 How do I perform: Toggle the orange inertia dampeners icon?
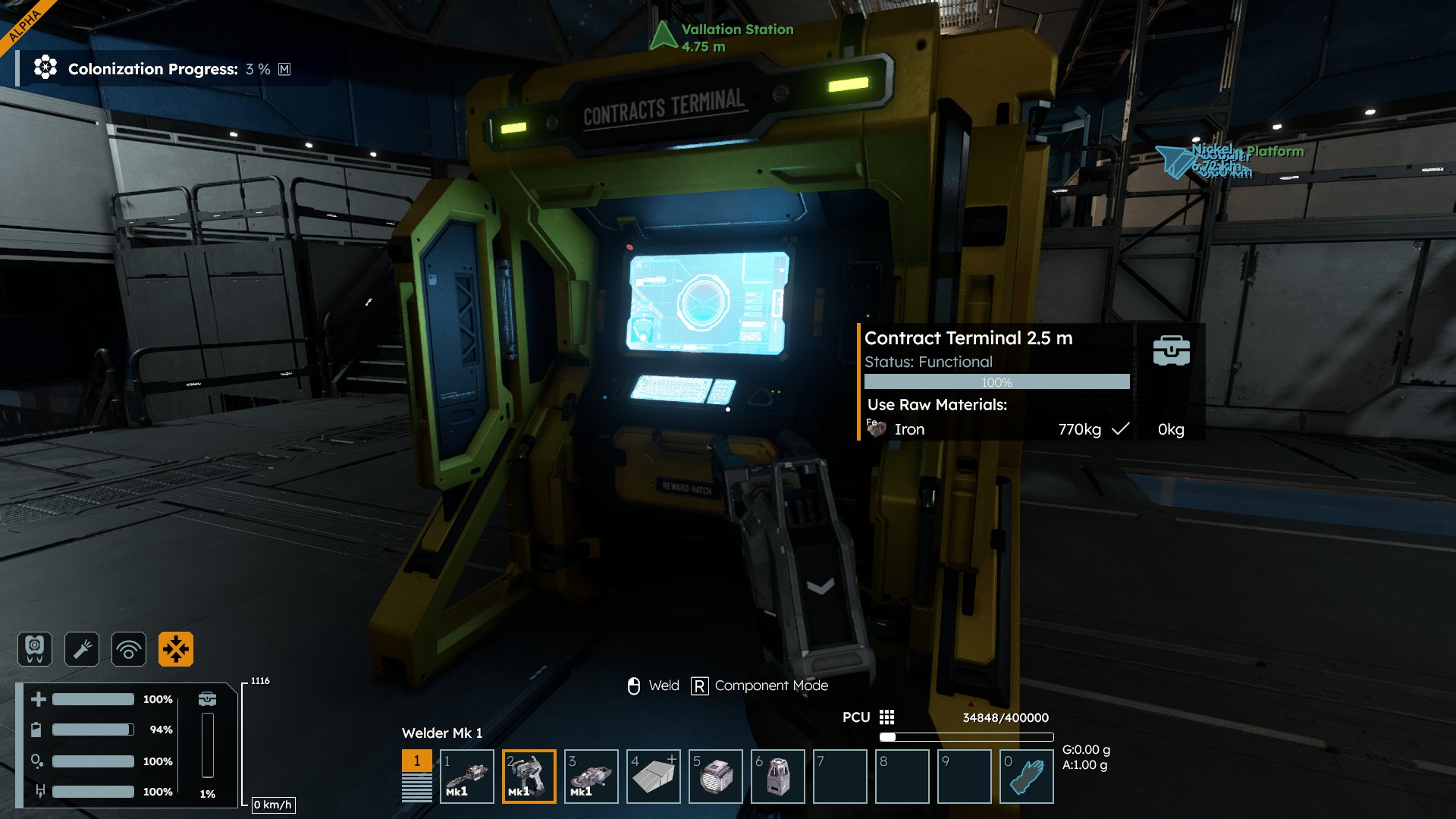coord(176,649)
